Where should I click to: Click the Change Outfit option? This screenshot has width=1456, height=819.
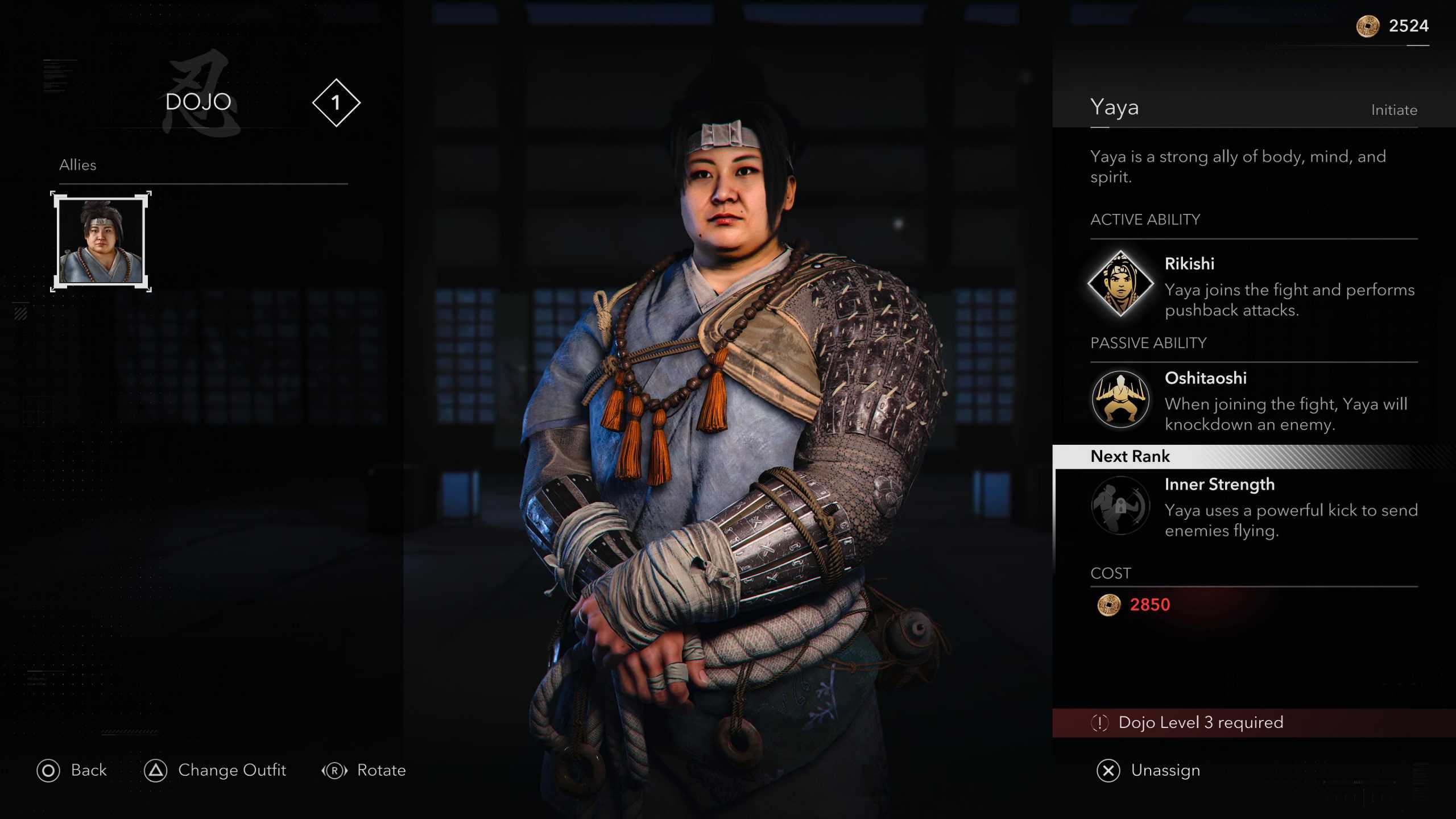click(231, 771)
